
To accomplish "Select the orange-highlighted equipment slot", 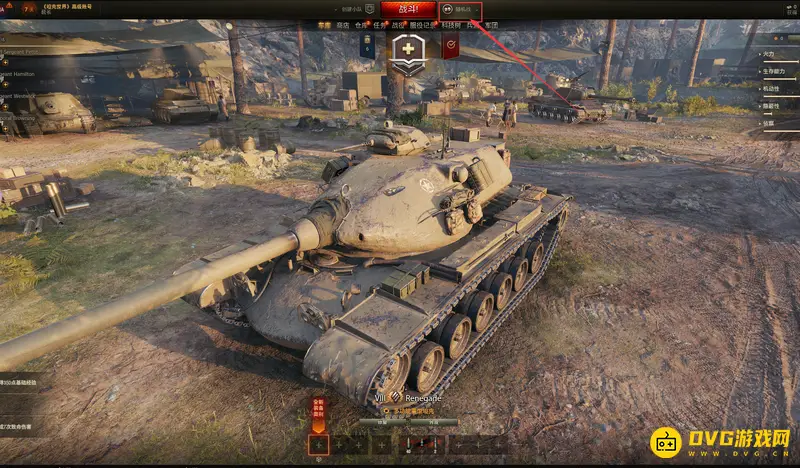I will [x=318, y=444].
